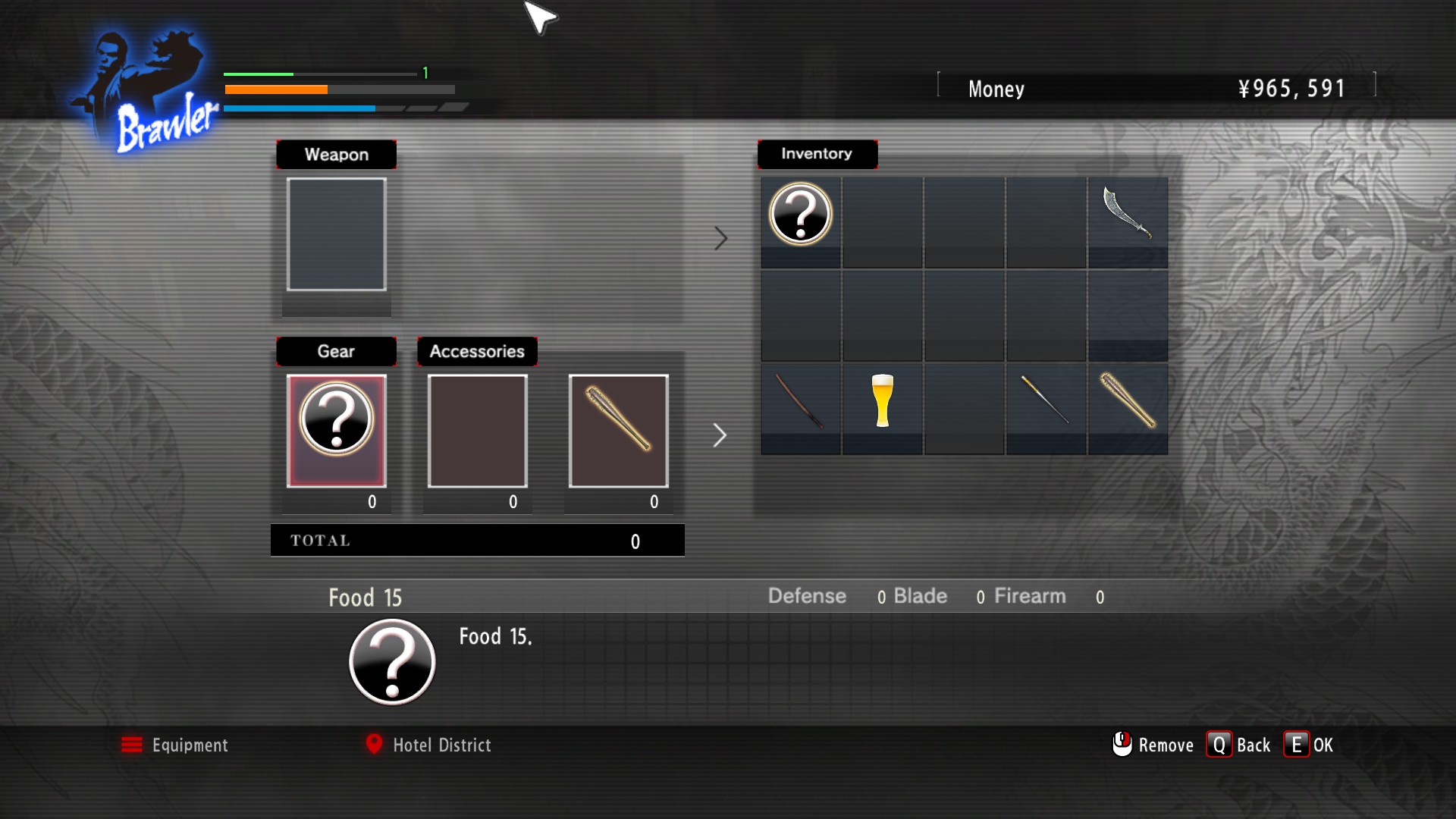Select the baseball bat in Inventory
Image resolution: width=1456 pixels, height=819 pixels.
1127,401
